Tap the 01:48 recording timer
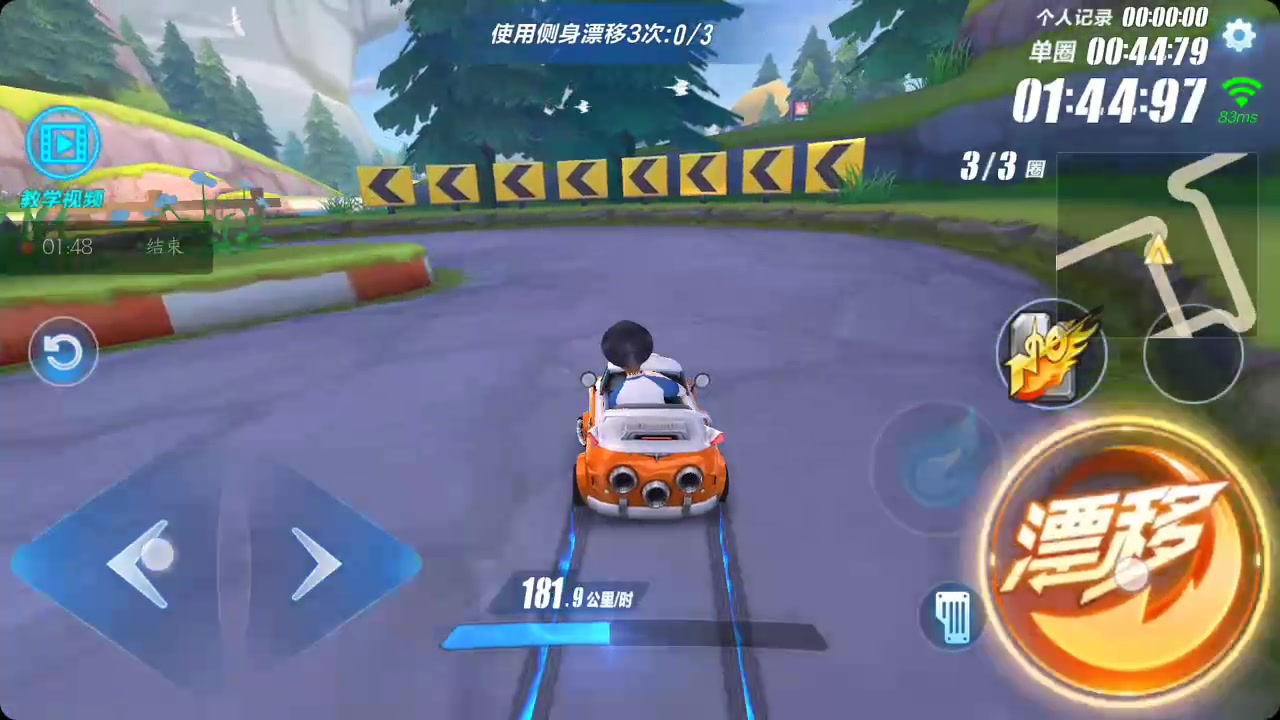 pyautogui.click(x=68, y=247)
